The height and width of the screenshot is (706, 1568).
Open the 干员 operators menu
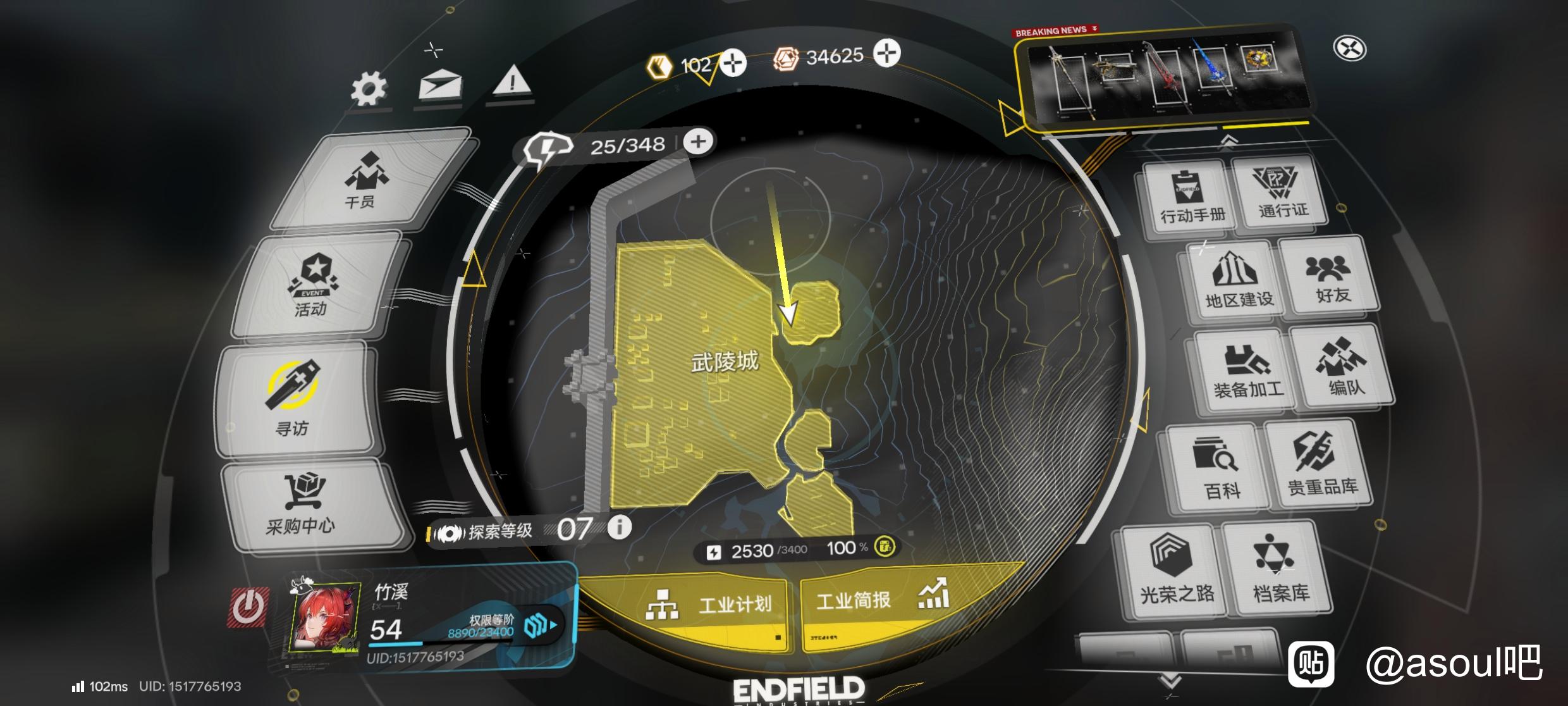point(365,180)
